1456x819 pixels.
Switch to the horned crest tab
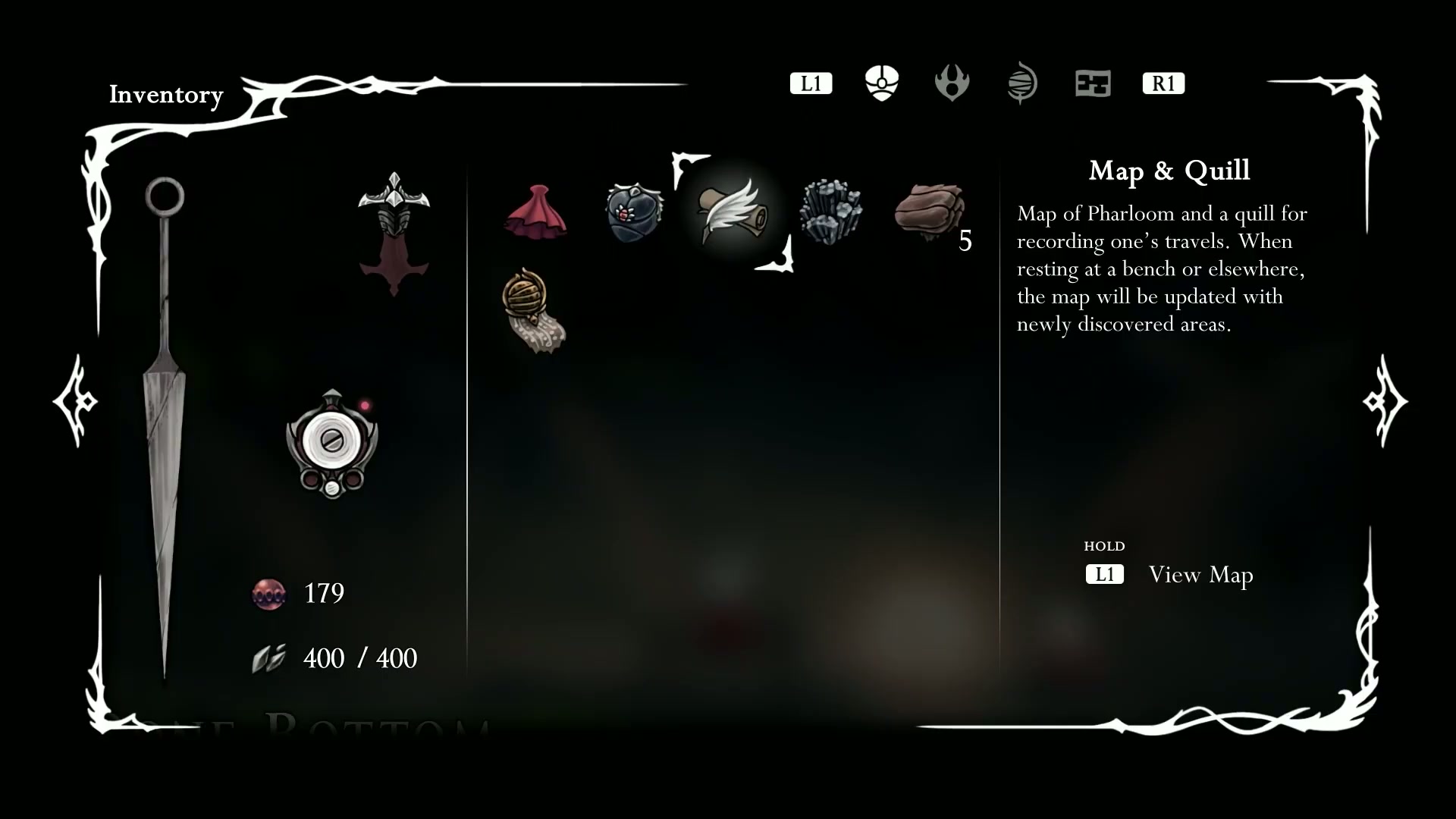(952, 83)
